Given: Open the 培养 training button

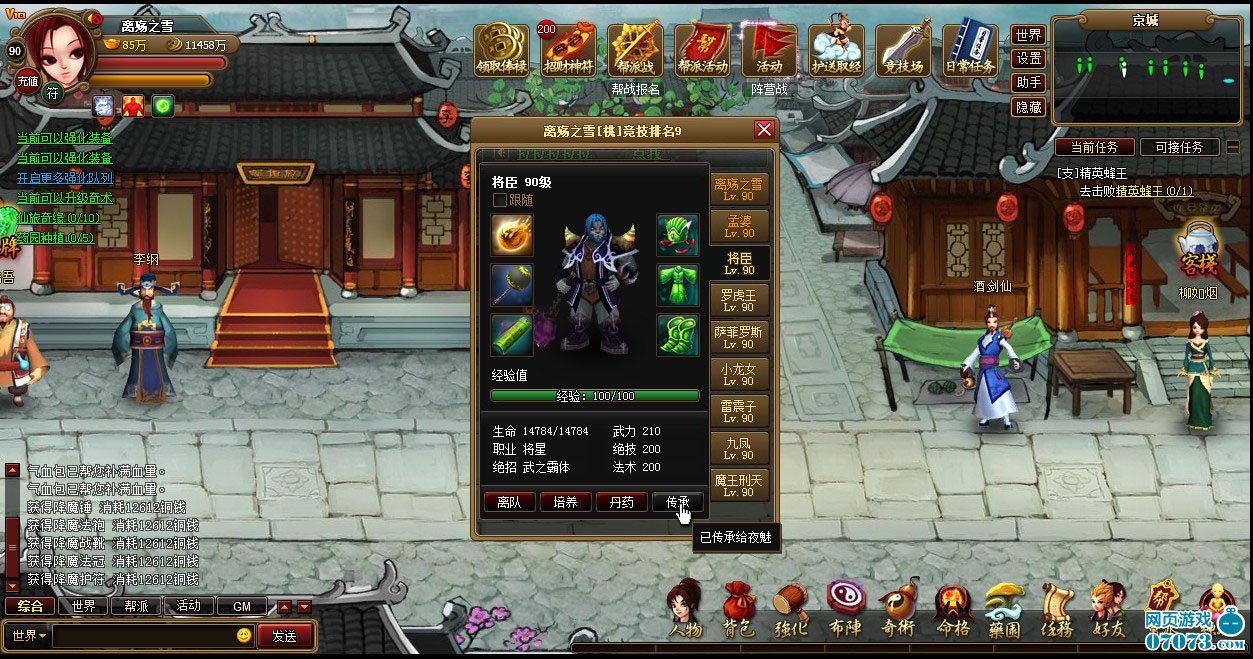Looking at the screenshot, I should tap(565, 502).
